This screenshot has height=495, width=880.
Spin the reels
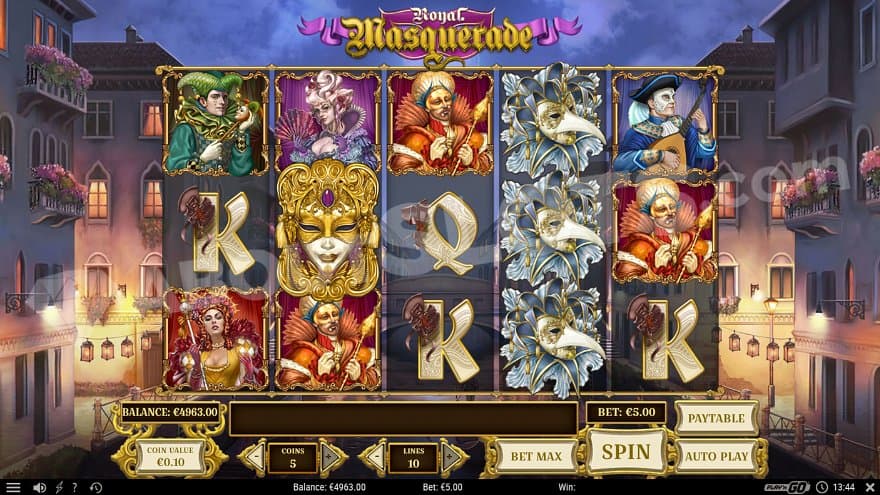(x=626, y=451)
